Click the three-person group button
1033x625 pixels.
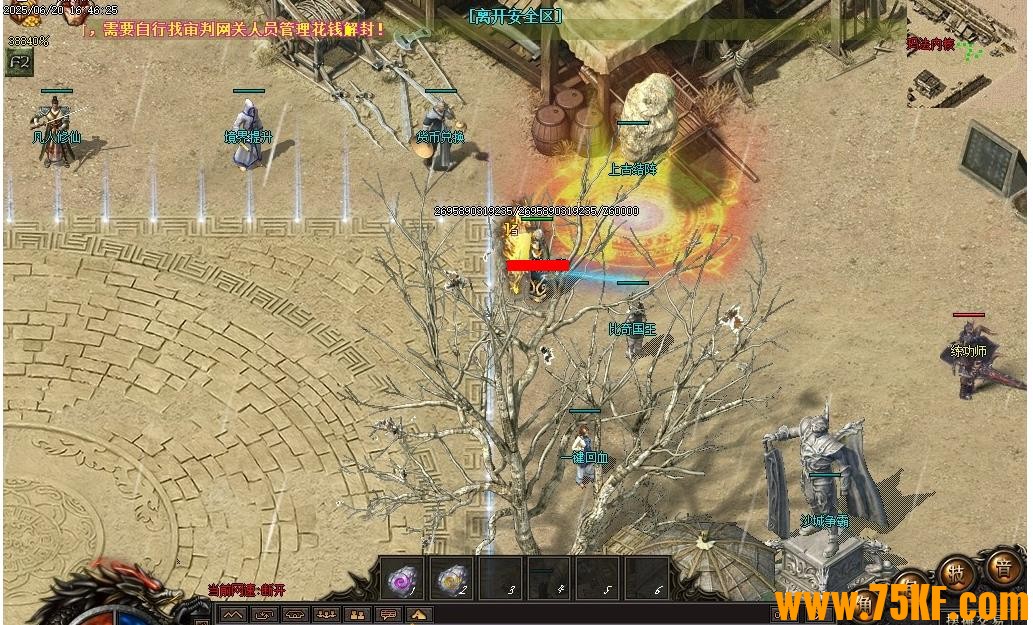click(326, 615)
